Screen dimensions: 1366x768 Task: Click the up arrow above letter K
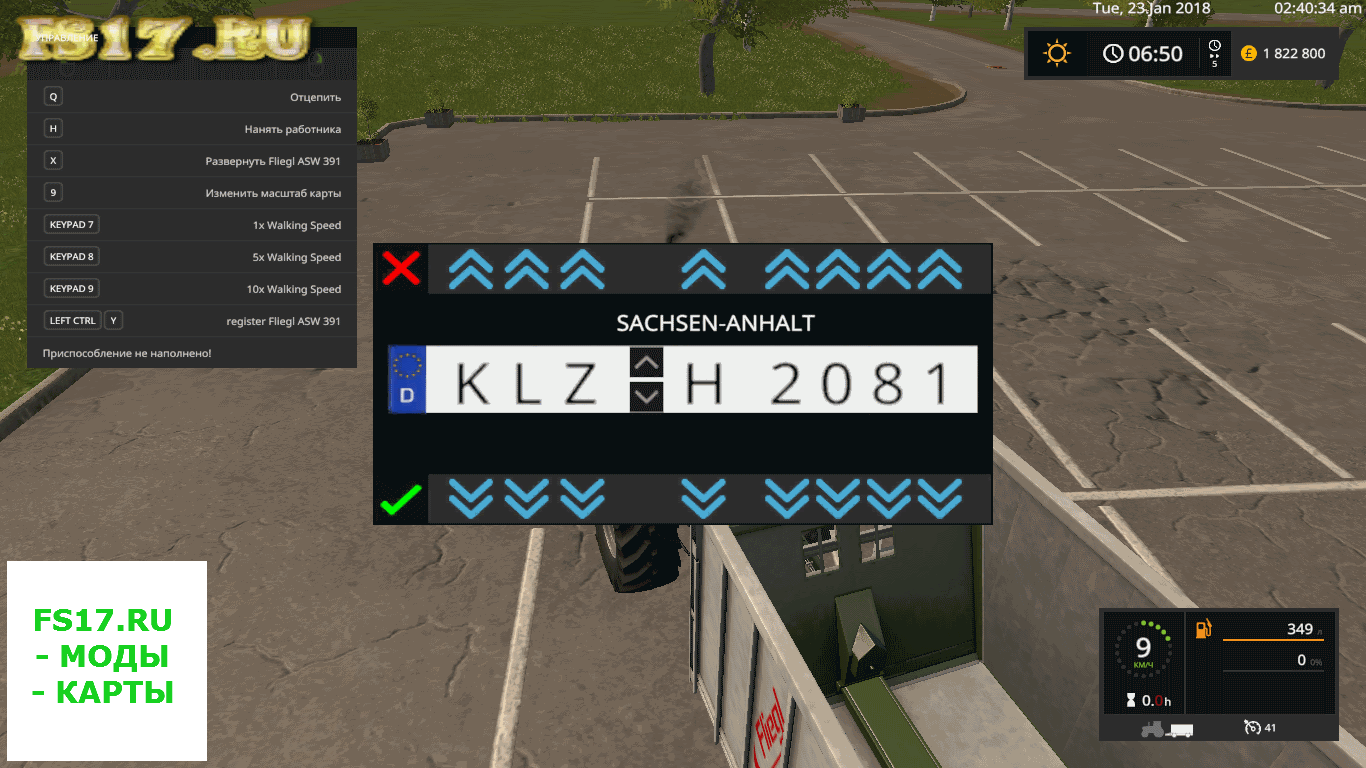471,269
